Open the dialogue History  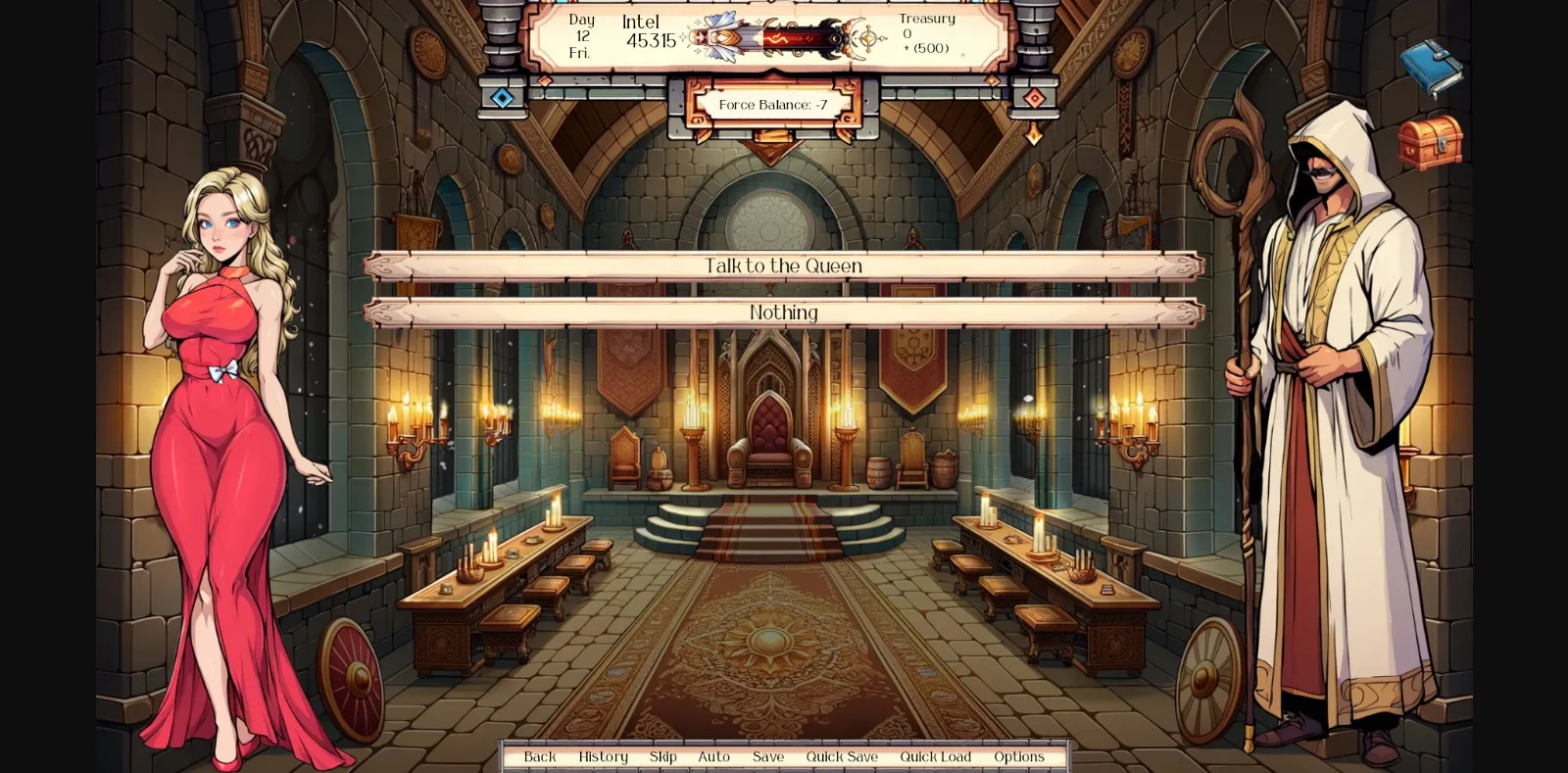(603, 756)
